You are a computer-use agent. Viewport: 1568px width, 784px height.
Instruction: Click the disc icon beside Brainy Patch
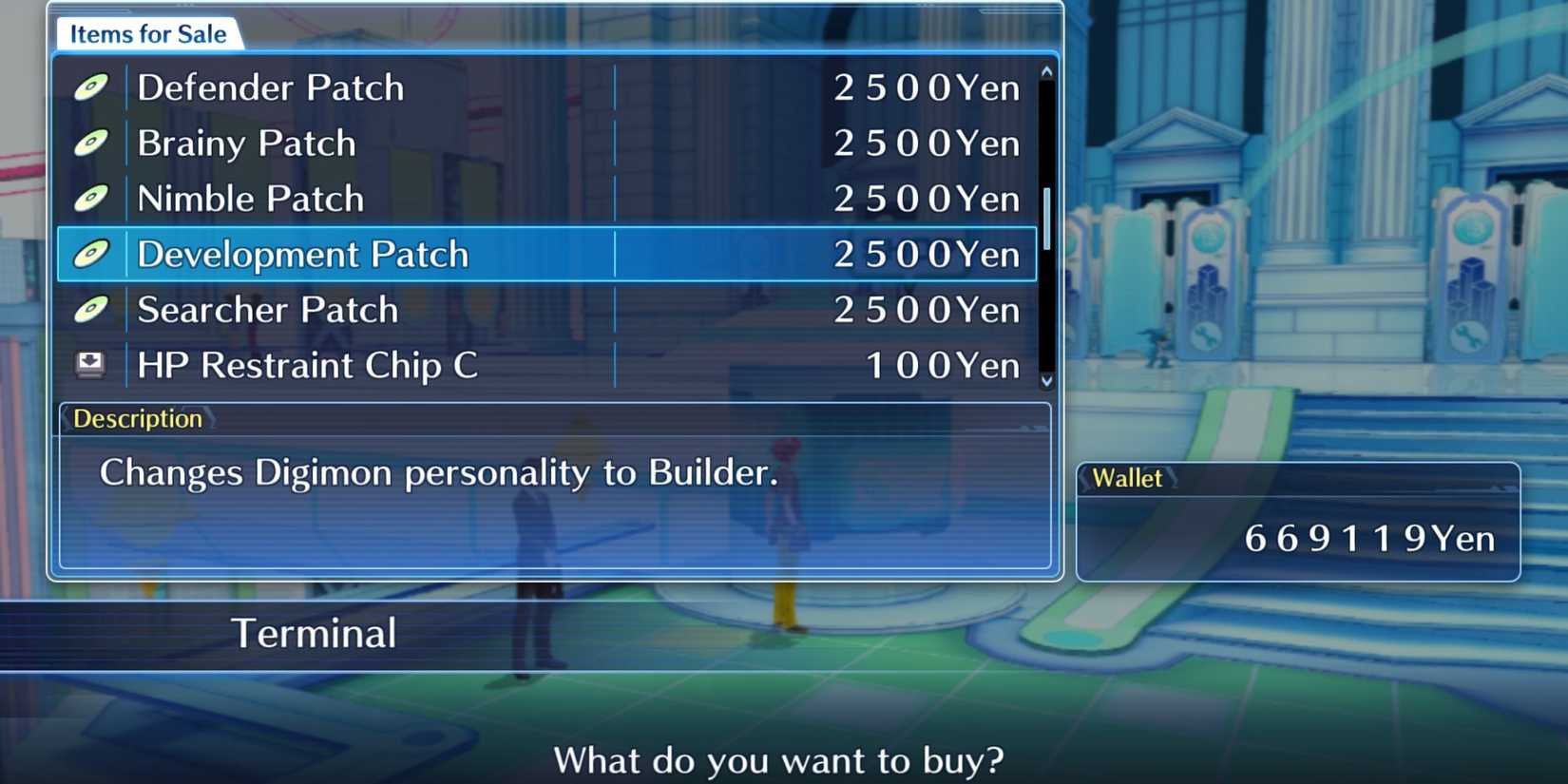91,143
